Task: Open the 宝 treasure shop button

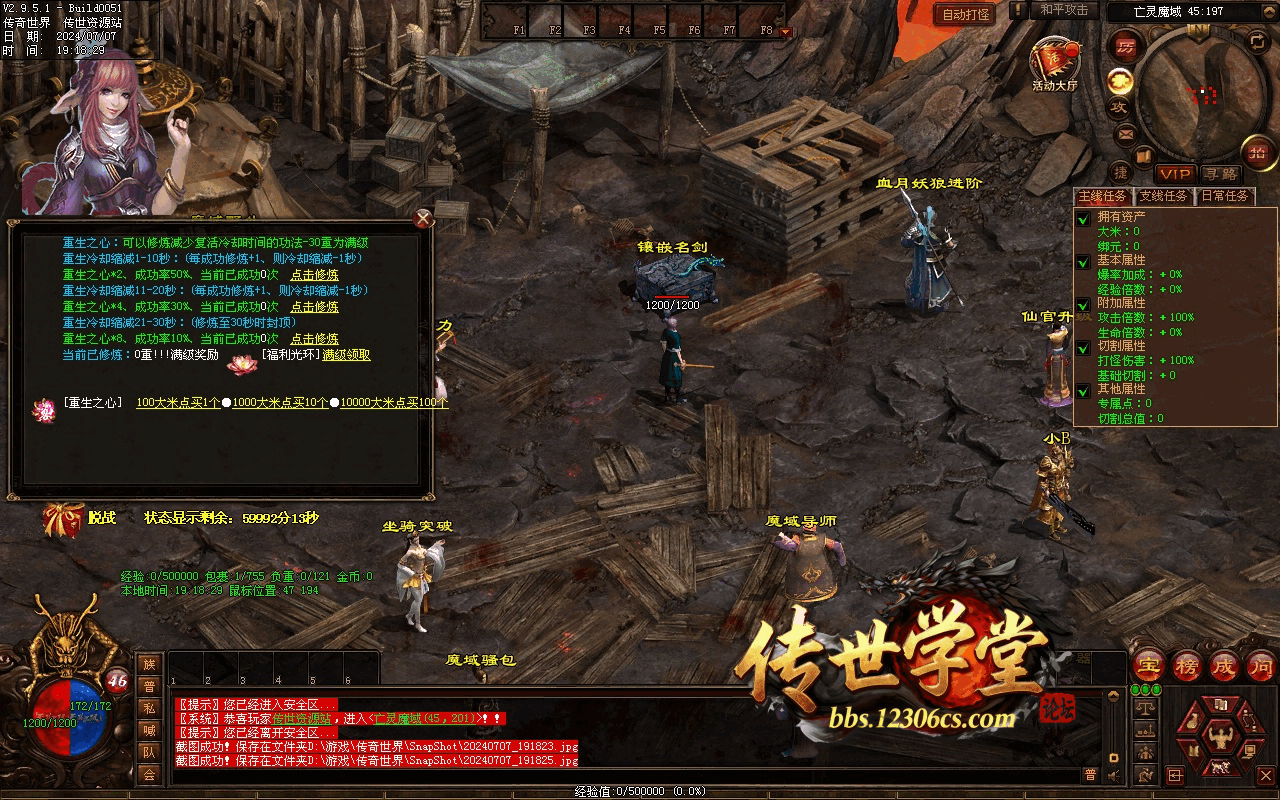Action: [x=1149, y=665]
